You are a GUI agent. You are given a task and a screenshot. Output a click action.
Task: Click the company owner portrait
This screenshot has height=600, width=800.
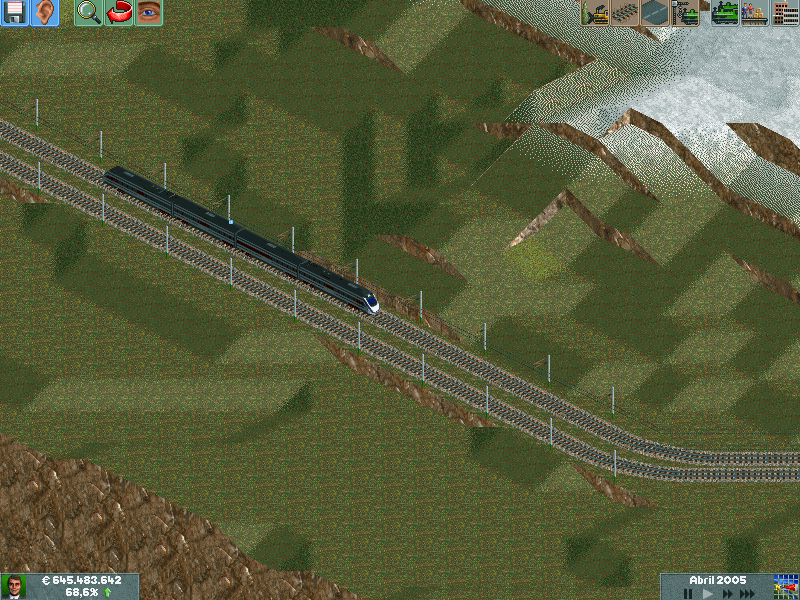coord(14,586)
